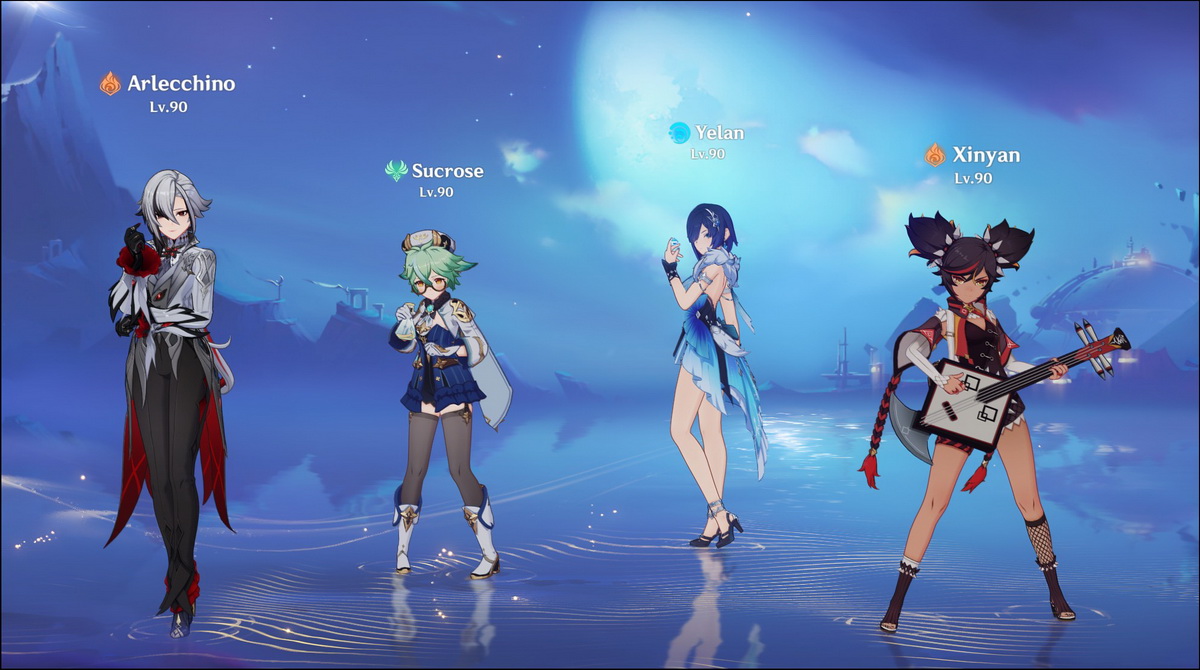Select Xinyan holding the guitar
The height and width of the screenshot is (670, 1200).
pyautogui.click(x=975, y=400)
